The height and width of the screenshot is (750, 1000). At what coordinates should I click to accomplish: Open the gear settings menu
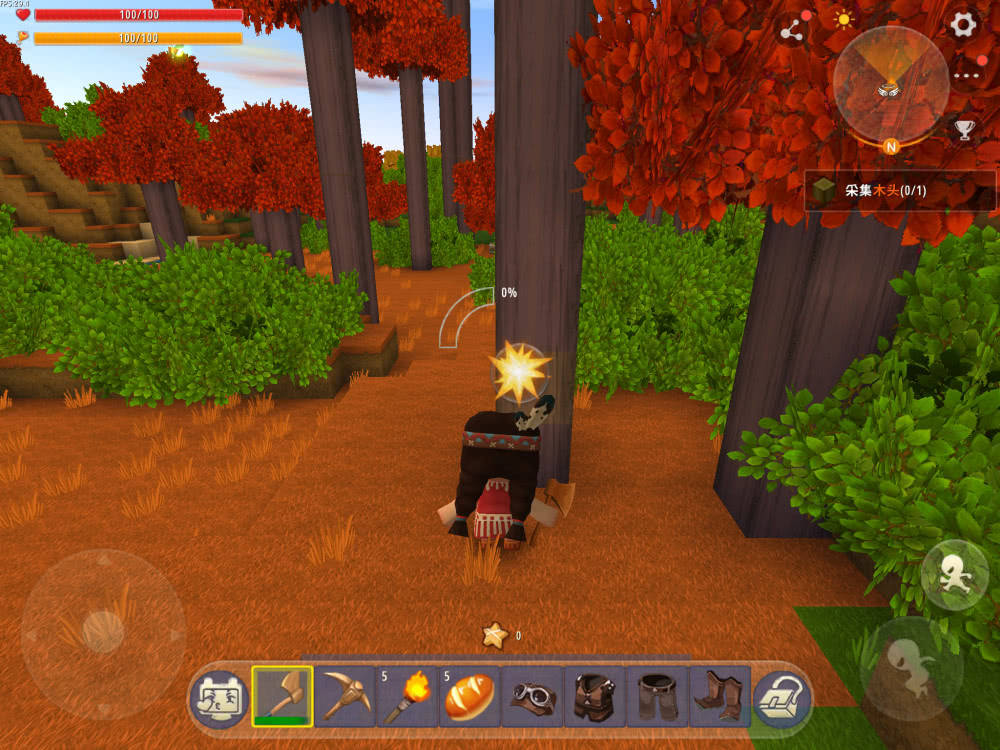963,25
